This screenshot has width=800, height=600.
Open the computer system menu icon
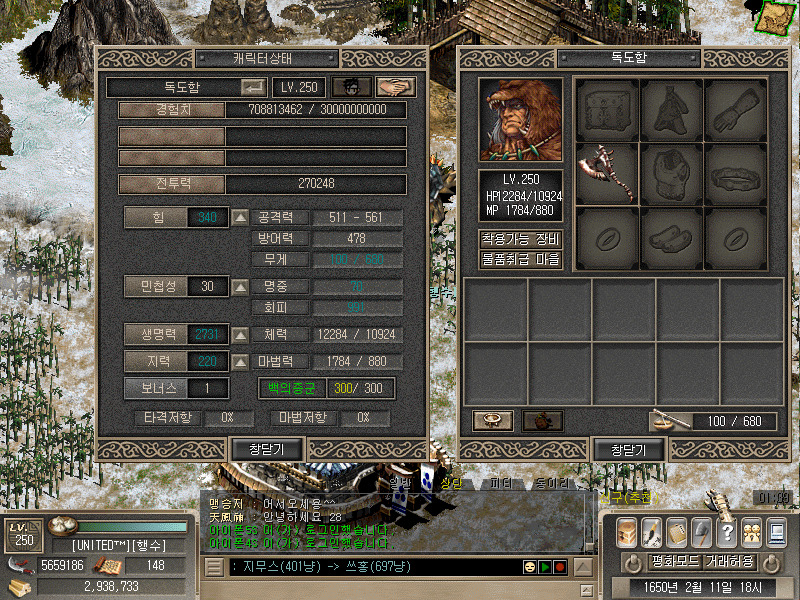click(776, 531)
